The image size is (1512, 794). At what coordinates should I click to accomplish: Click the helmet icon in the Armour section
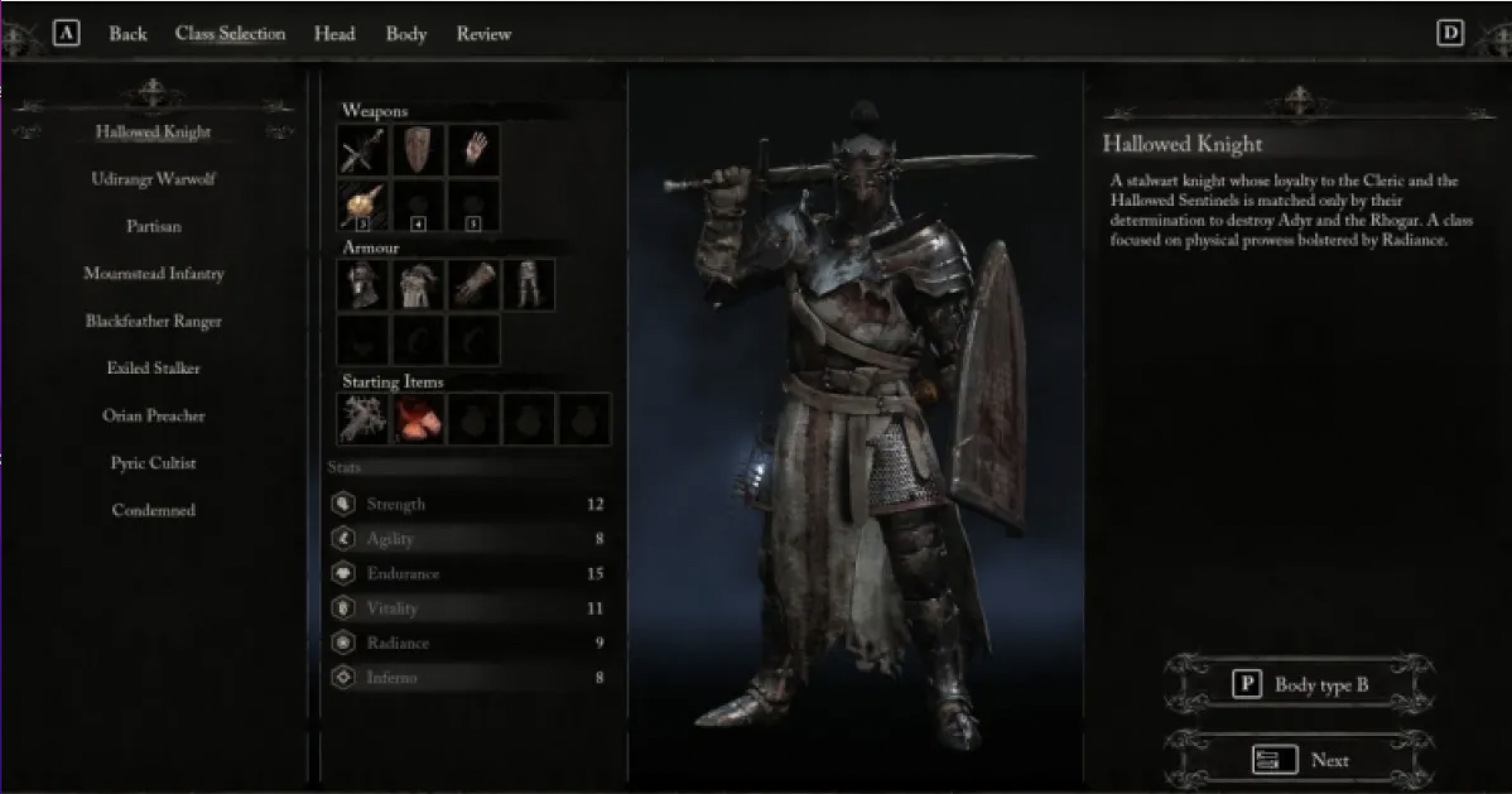pos(363,285)
